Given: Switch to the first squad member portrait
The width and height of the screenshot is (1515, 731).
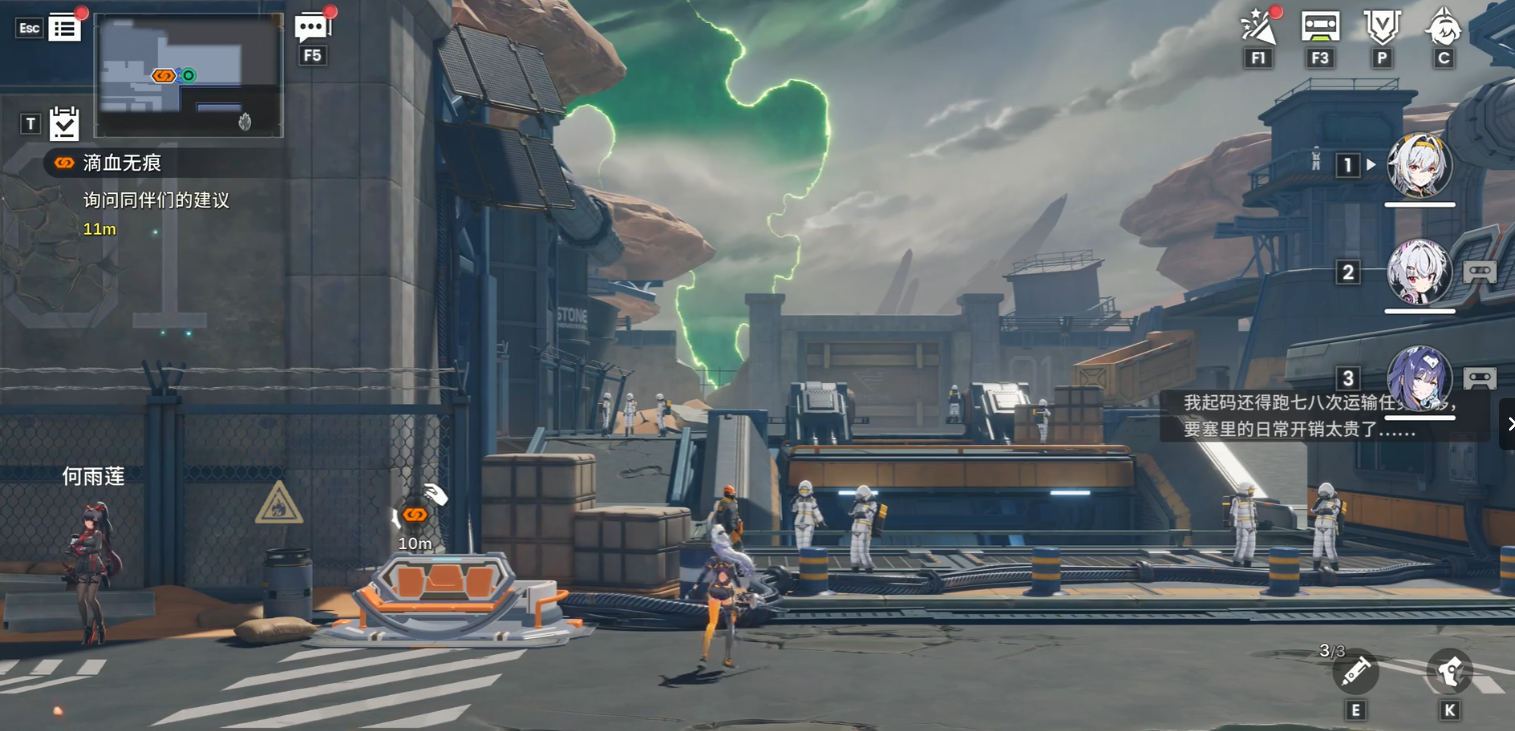Looking at the screenshot, I should point(1419,165).
